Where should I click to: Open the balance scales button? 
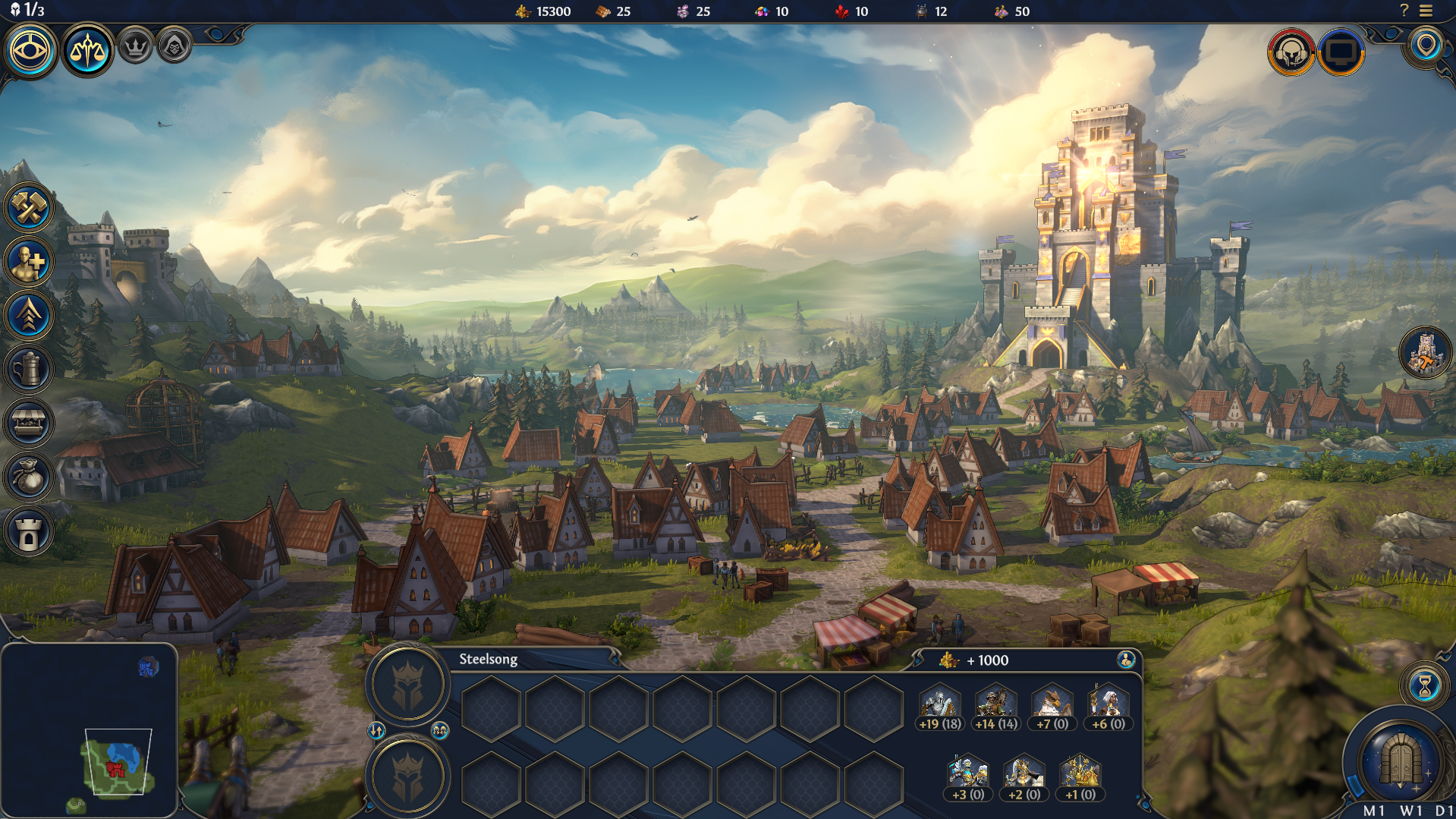(x=86, y=51)
